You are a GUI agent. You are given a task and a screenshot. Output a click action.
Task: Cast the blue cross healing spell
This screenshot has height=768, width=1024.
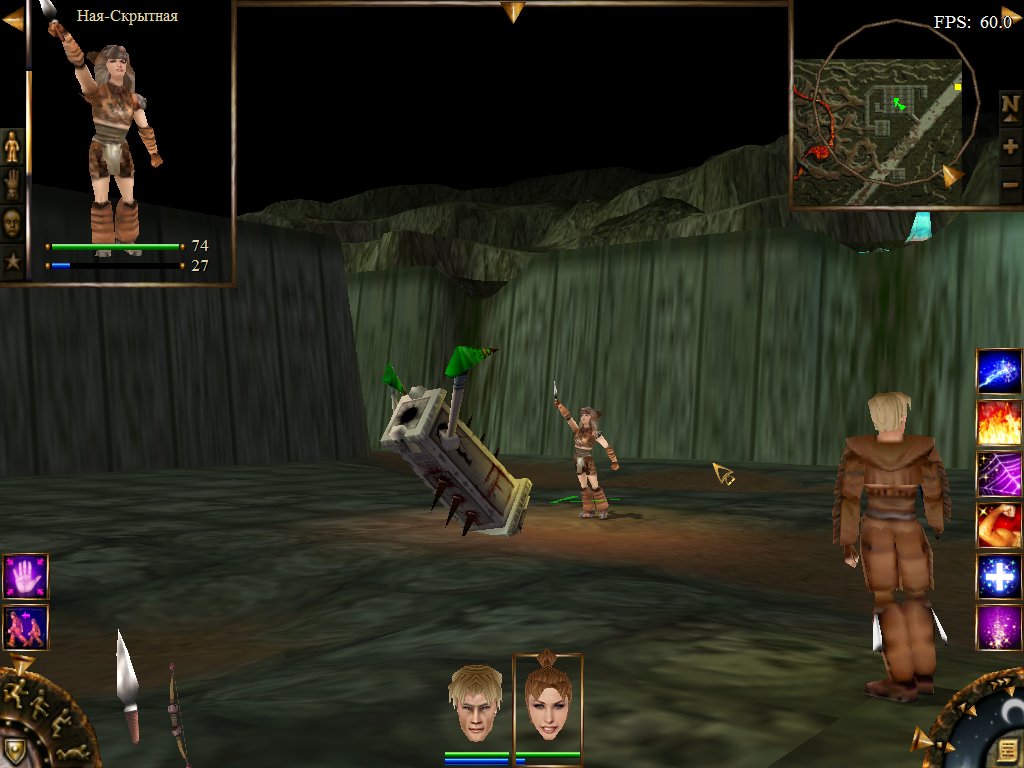[x=998, y=577]
